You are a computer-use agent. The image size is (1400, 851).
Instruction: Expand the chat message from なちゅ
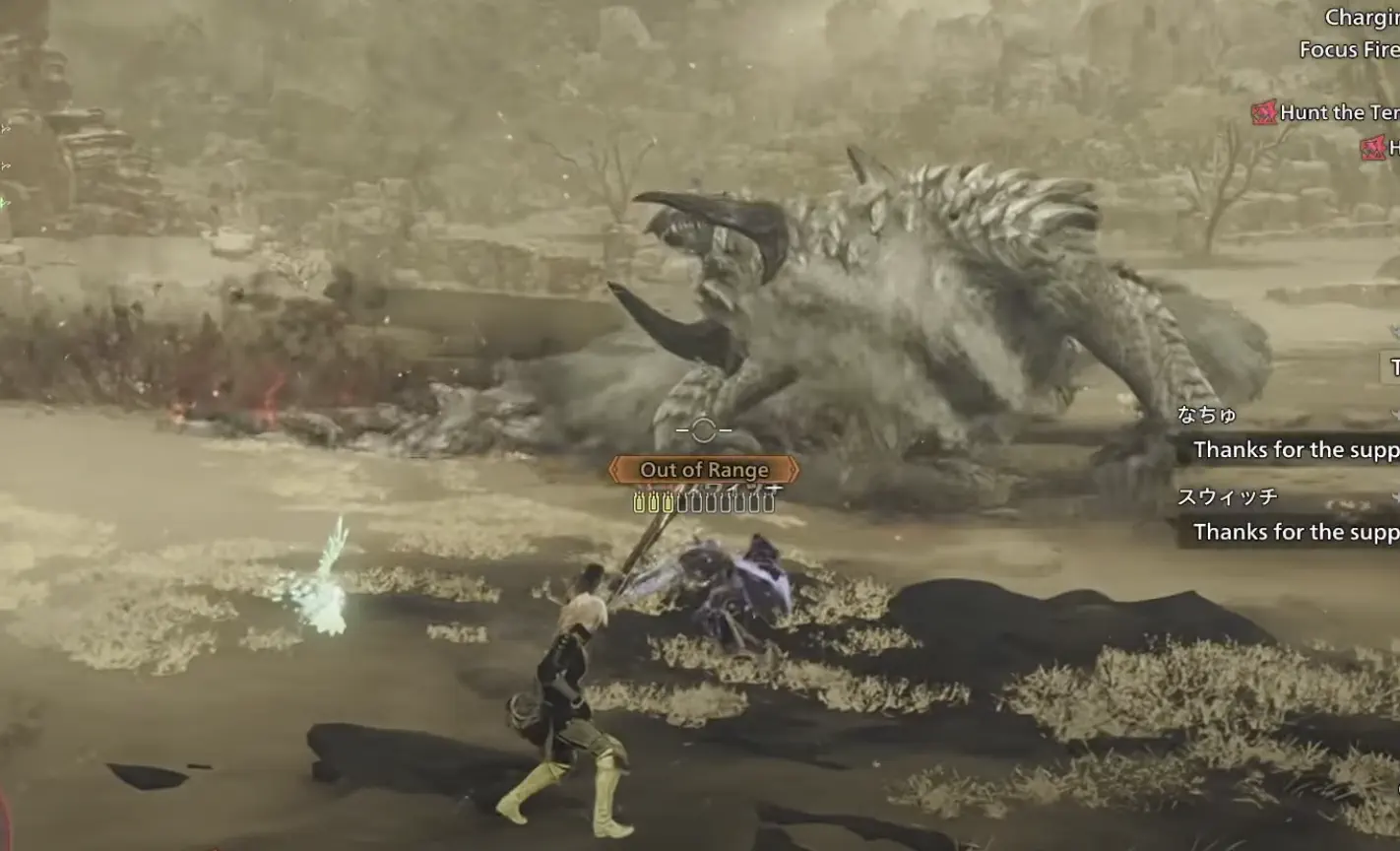tap(1295, 450)
